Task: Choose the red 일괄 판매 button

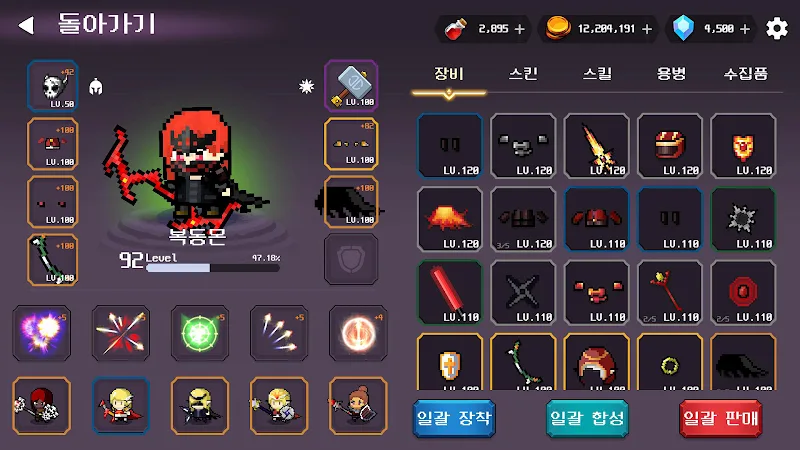Action: pos(720,419)
